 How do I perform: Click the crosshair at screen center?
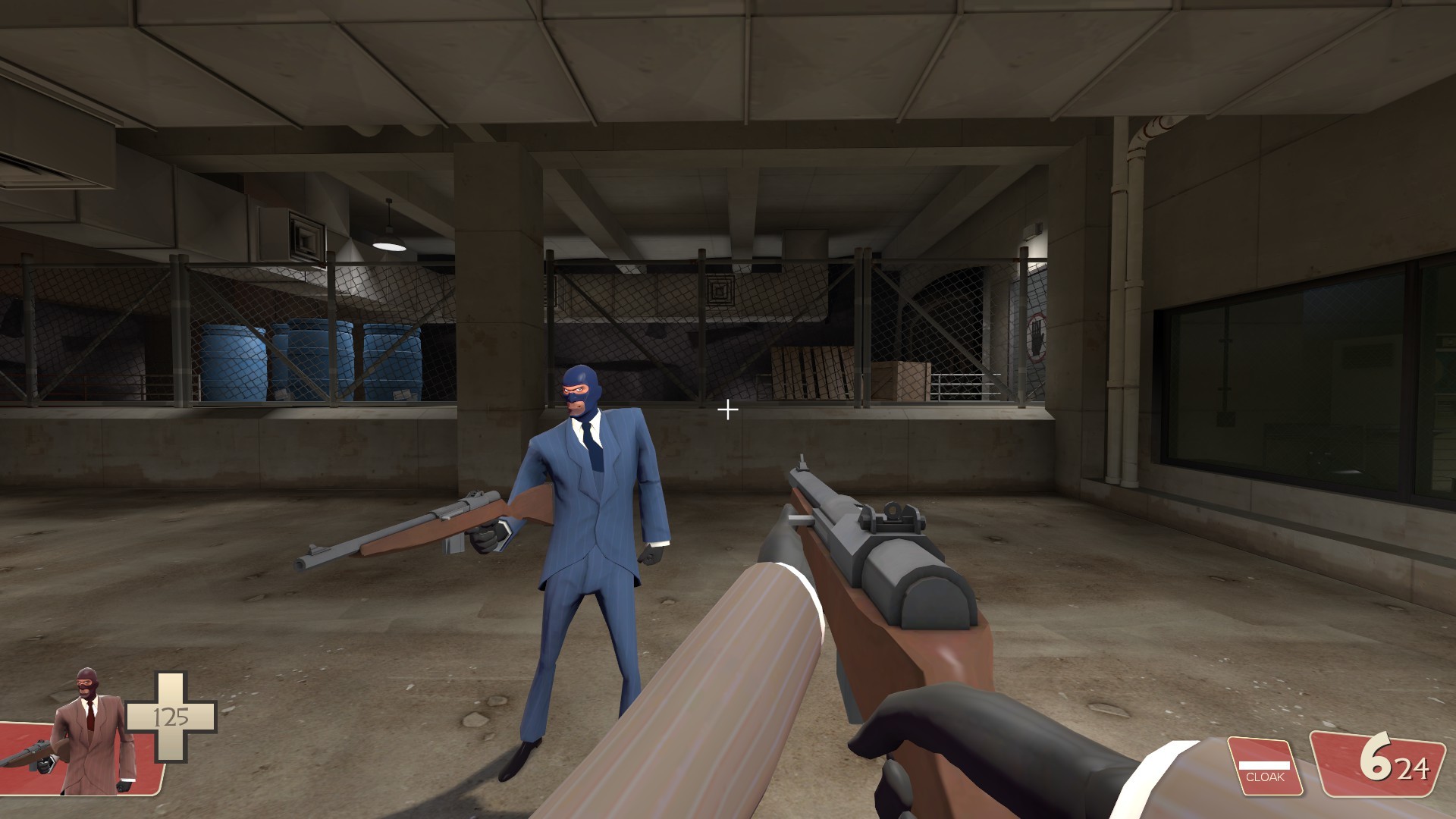730,409
